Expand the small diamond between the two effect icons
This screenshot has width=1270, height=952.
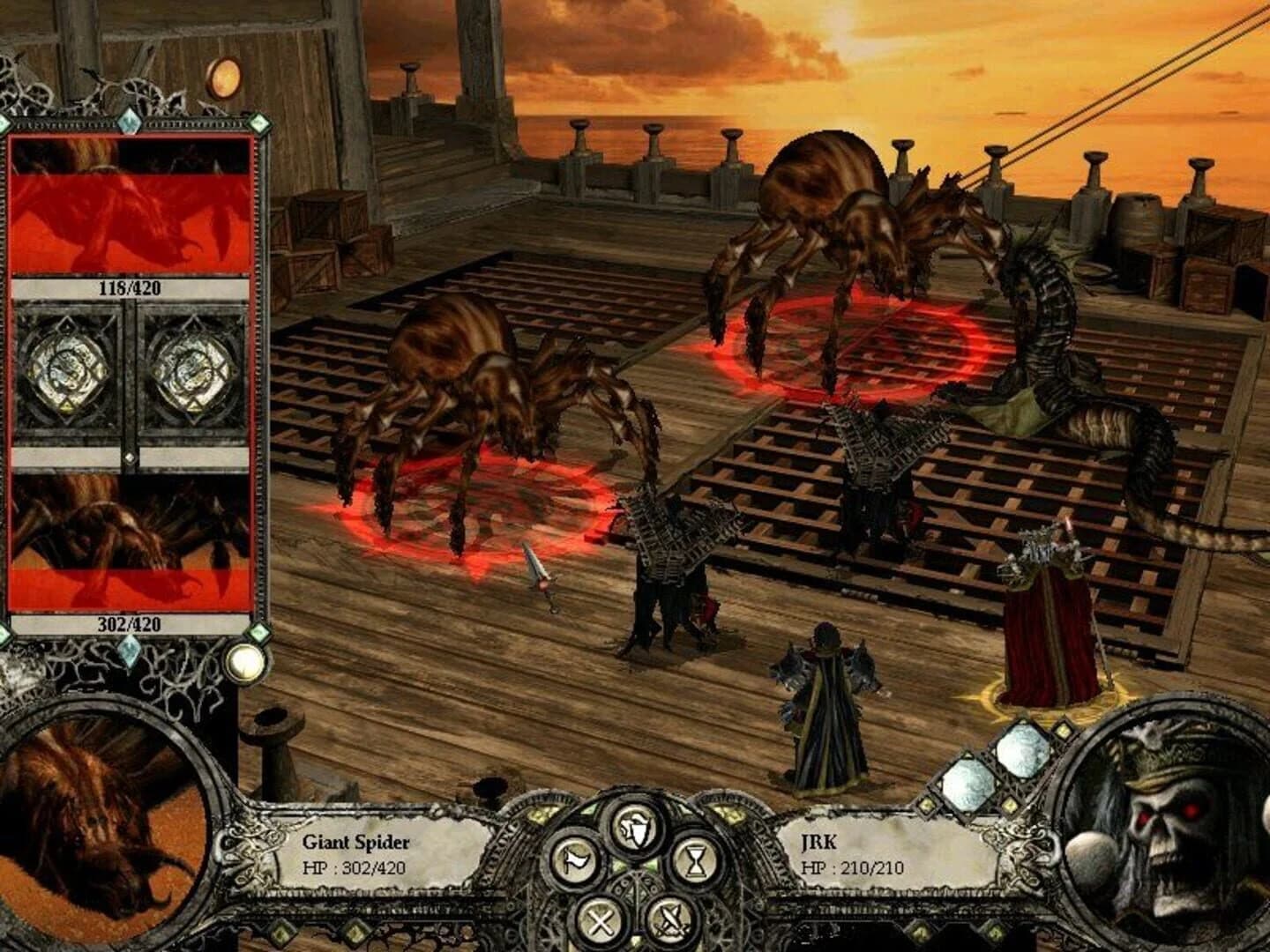click(130, 458)
